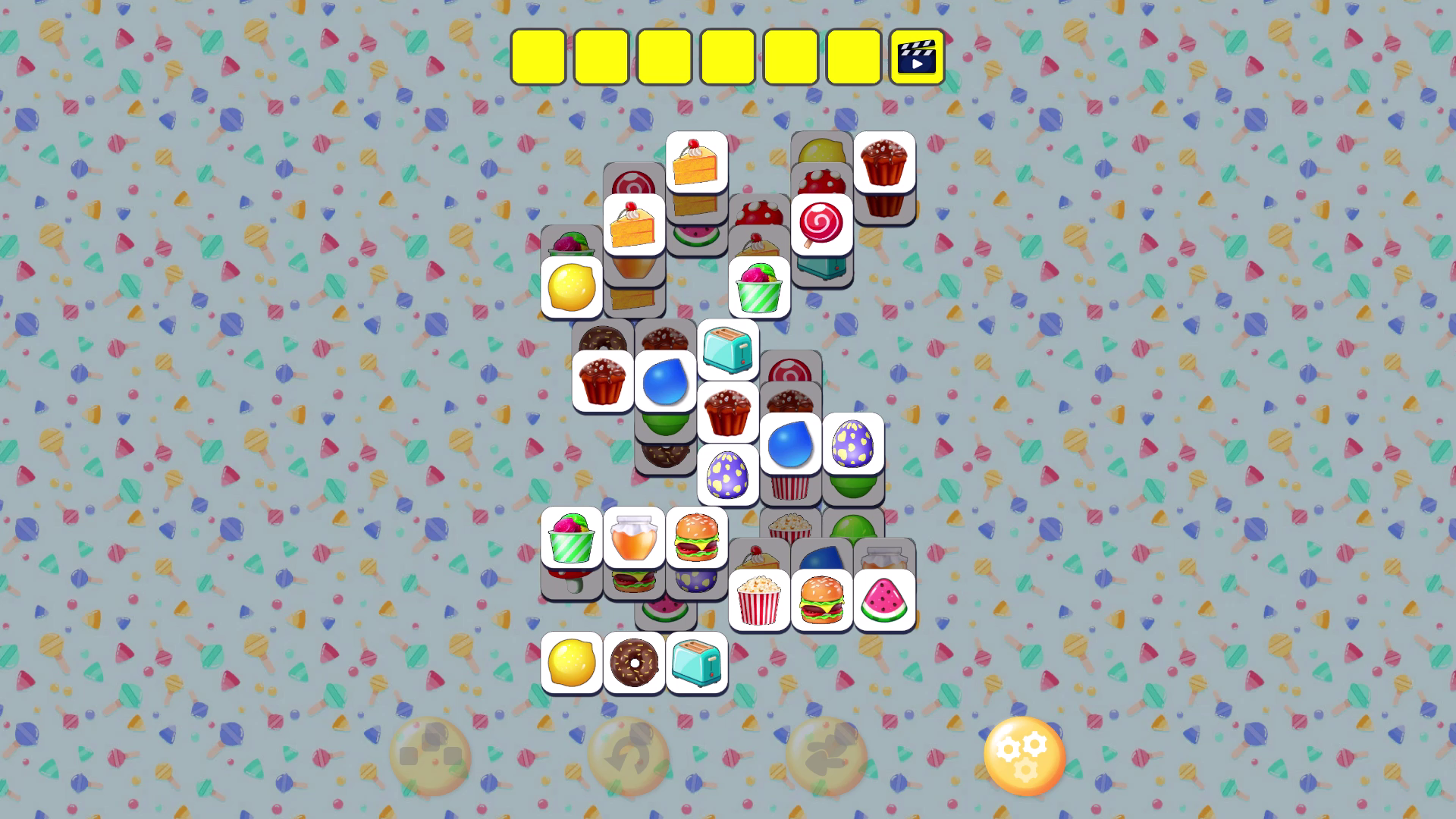
Task: Pick the chocolate donut tile
Action: (634, 664)
